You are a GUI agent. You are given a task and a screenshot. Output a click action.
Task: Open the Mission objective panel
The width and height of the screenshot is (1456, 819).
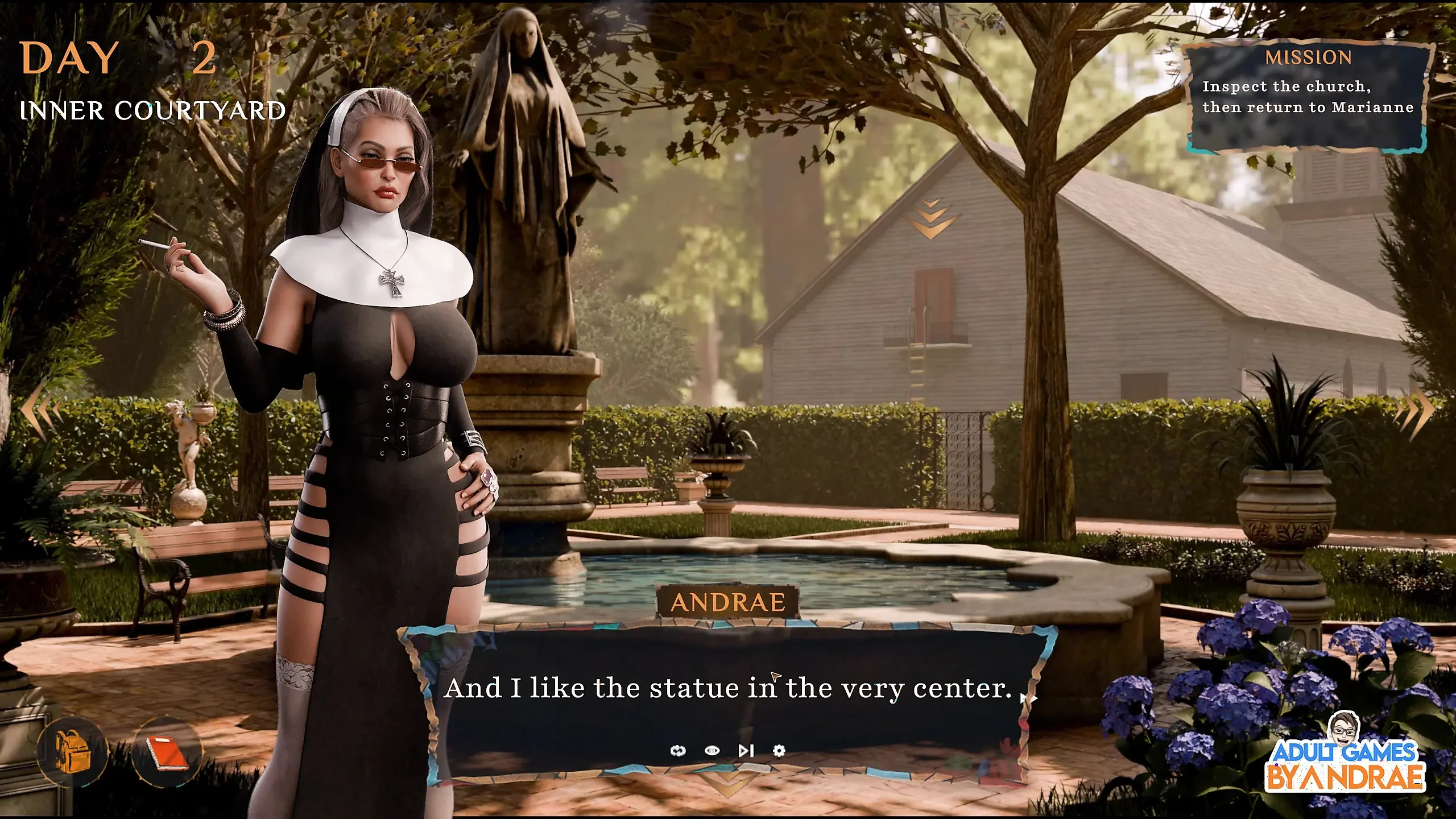(1308, 97)
